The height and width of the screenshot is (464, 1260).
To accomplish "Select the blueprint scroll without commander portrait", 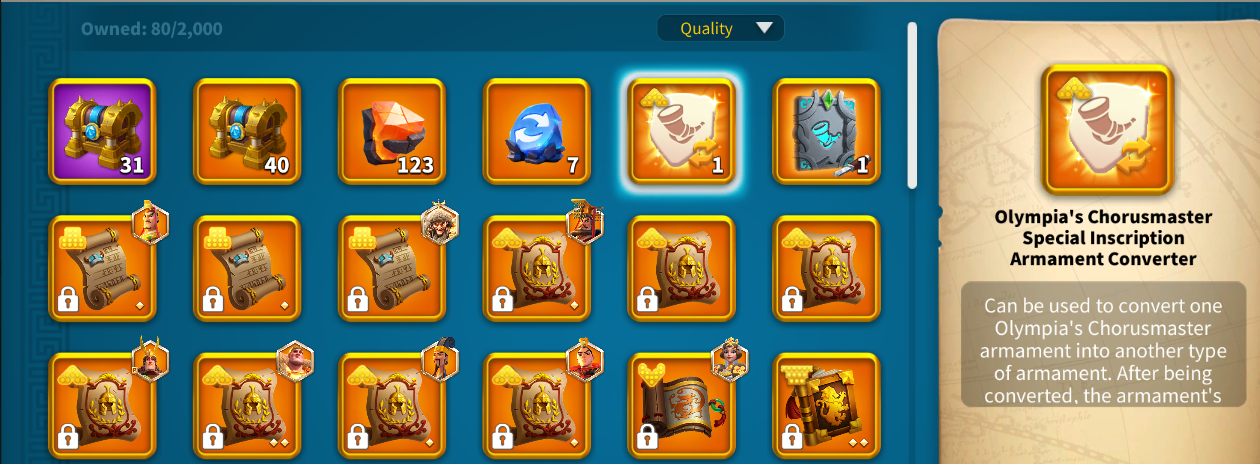I will (x=247, y=268).
